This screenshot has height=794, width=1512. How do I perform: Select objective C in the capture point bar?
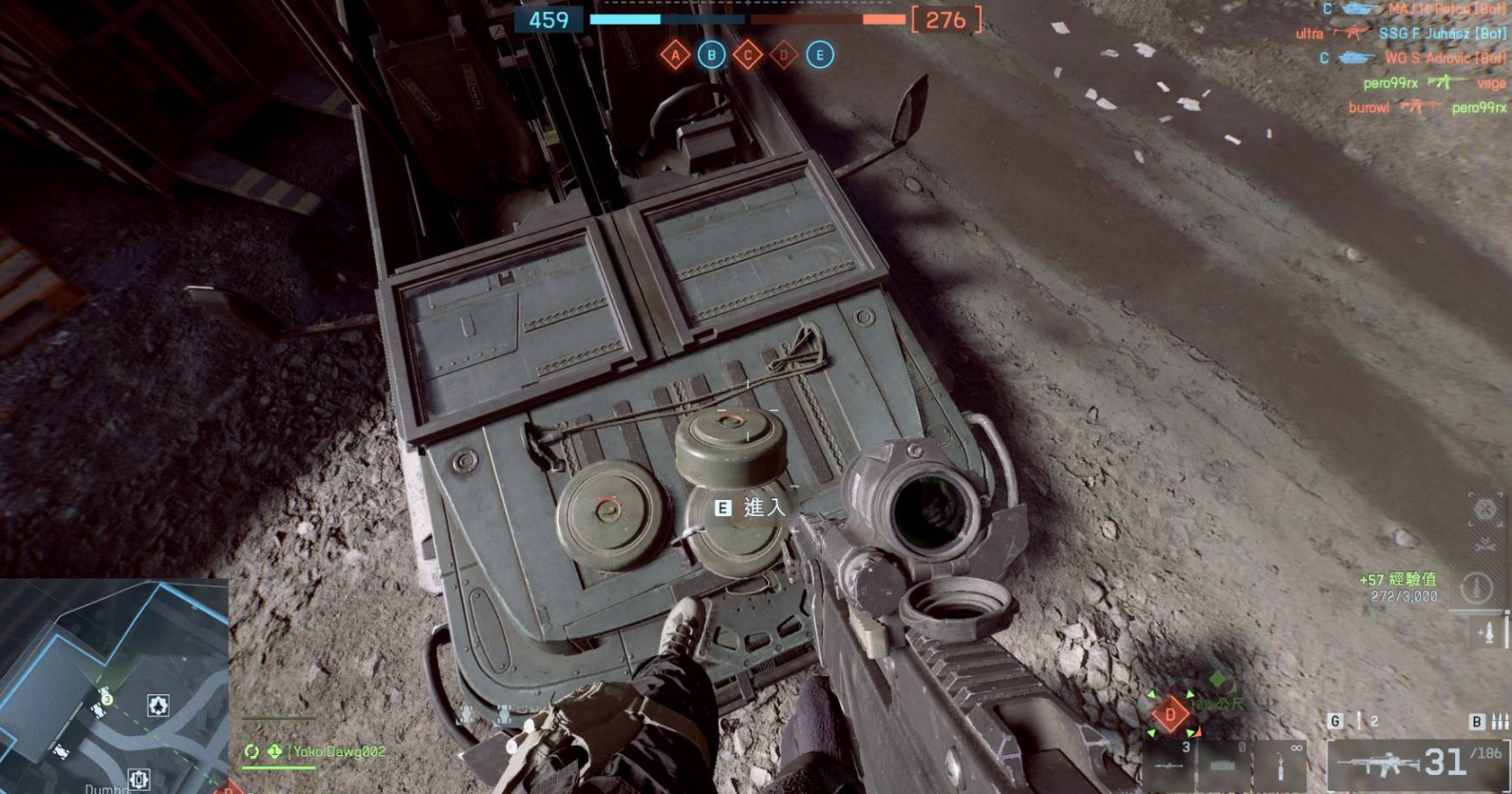tap(747, 55)
